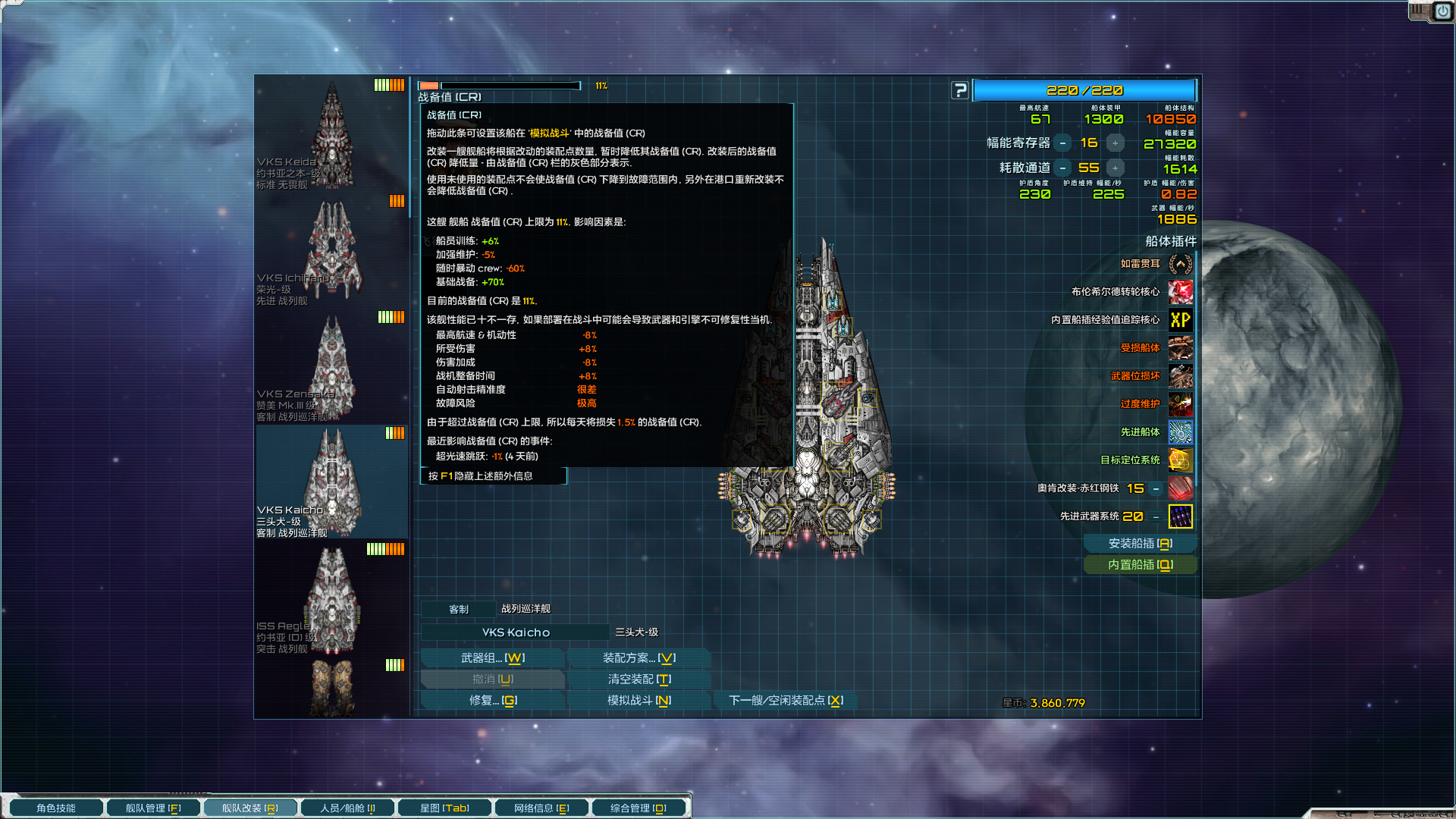Viewport: 1456px width, 819px height.
Task: Click the XP 内置船插经验值追踪核心 icon
Action: tap(1181, 320)
